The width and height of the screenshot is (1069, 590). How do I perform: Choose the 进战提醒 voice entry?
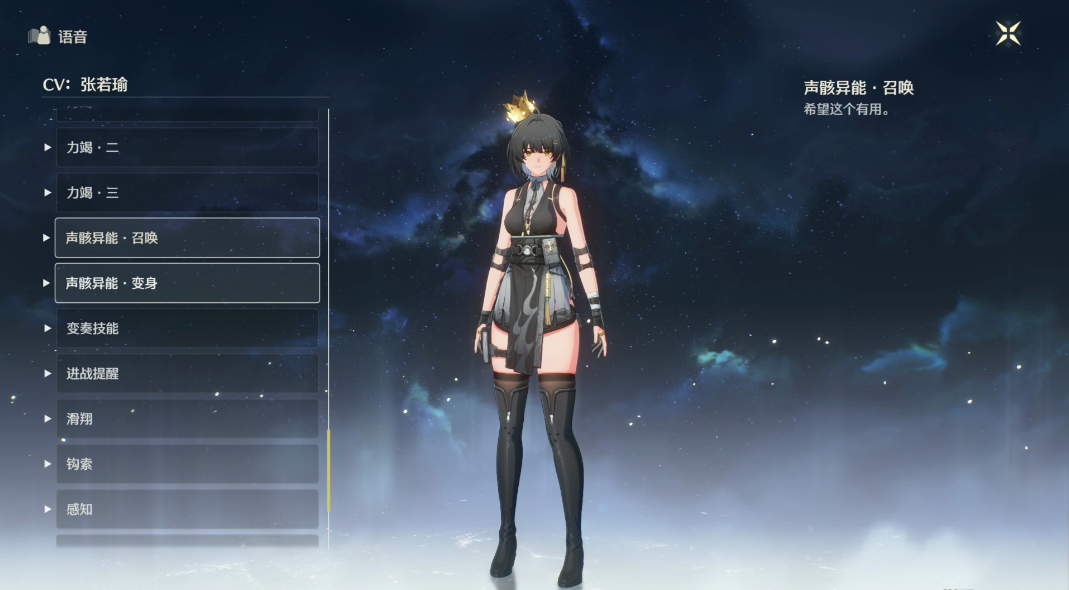[x=187, y=373]
